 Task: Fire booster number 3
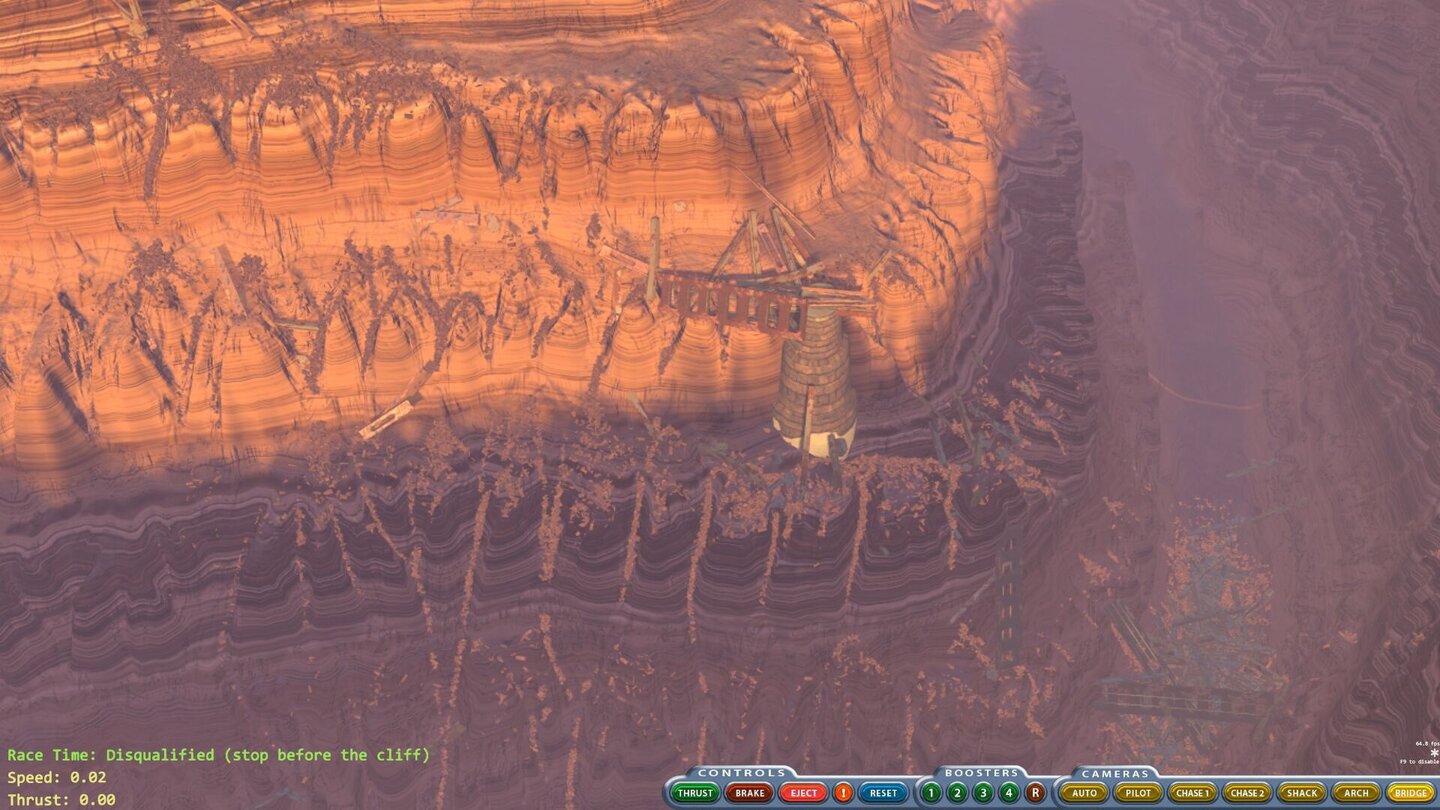[983, 792]
